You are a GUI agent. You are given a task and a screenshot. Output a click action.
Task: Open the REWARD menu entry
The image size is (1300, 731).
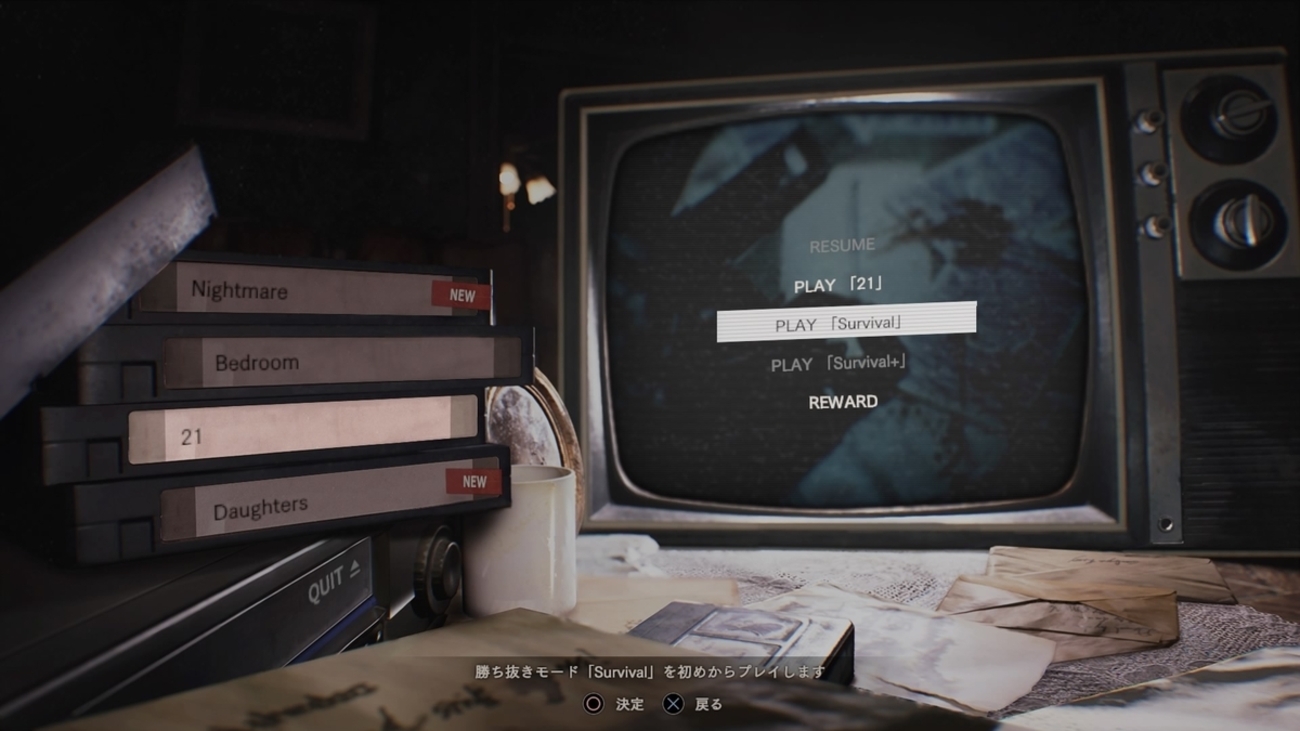843,402
